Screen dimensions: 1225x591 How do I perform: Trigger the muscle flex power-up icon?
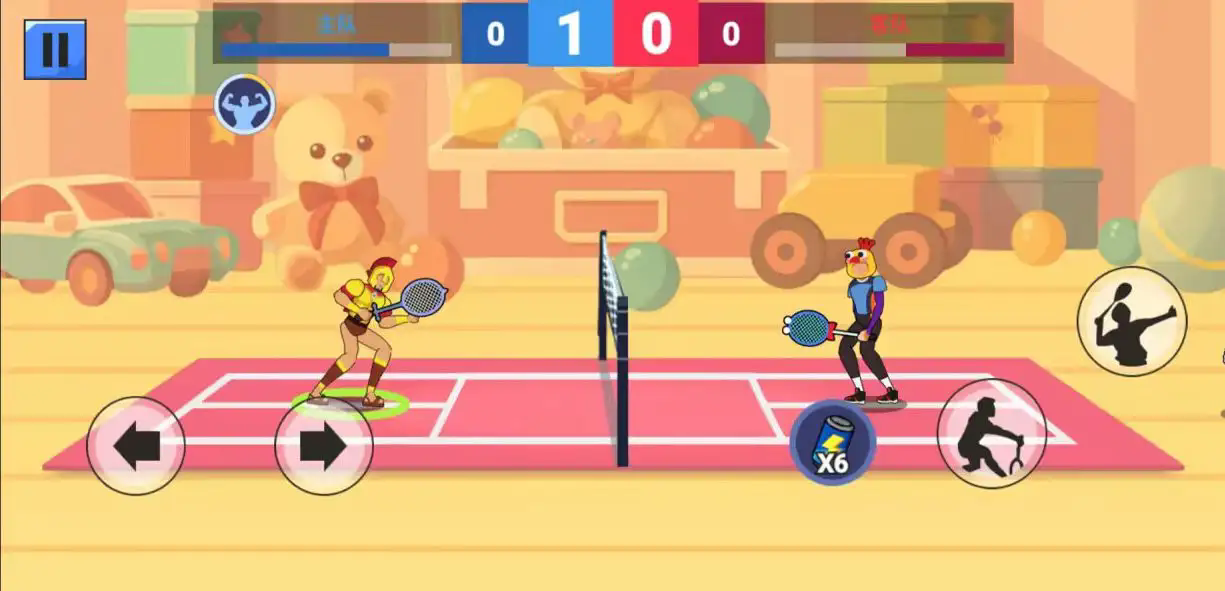244,104
